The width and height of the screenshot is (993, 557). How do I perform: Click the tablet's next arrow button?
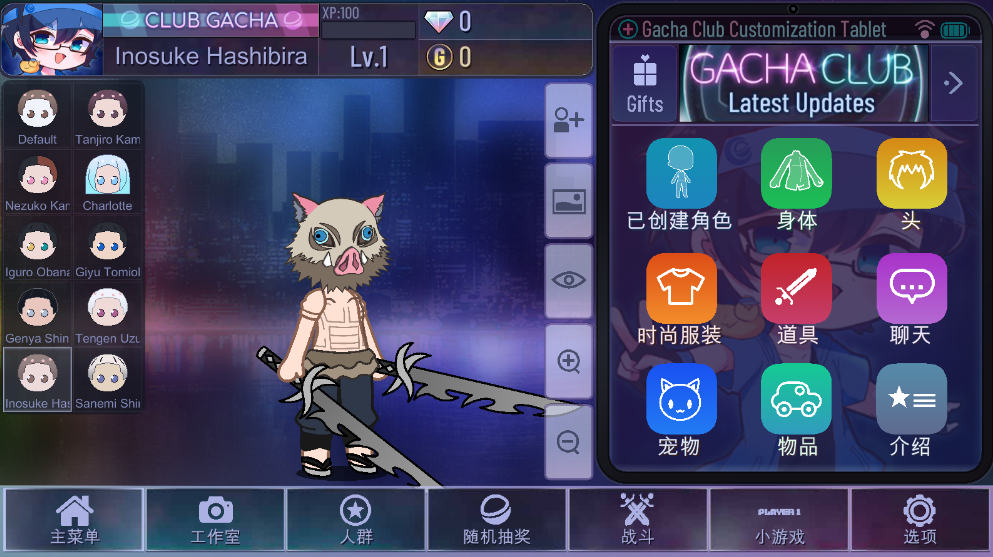[x=954, y=83]
